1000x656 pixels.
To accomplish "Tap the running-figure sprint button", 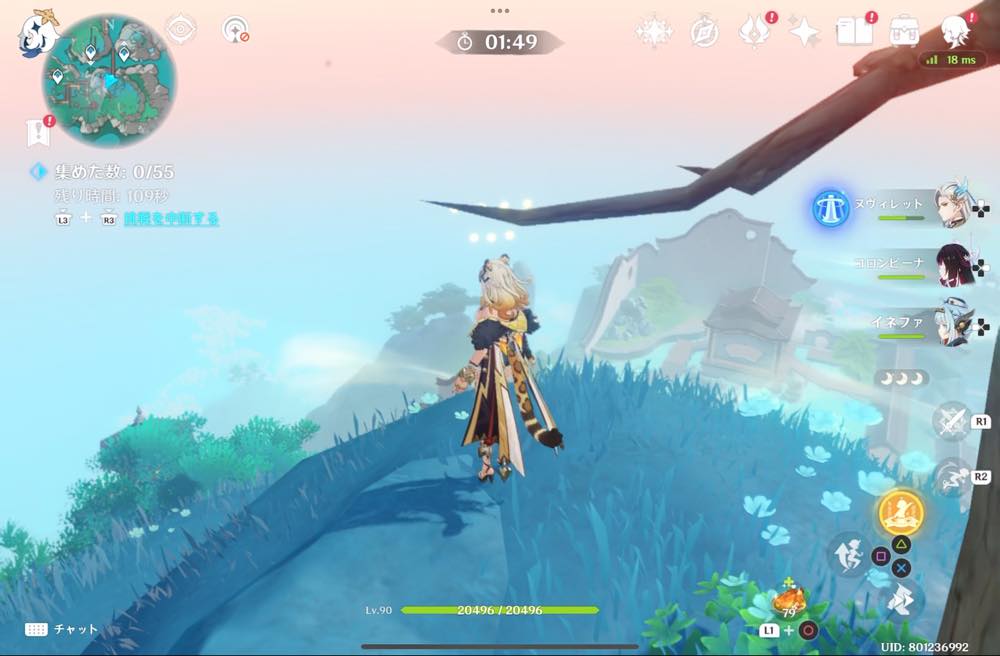I will tap(950, 477).
